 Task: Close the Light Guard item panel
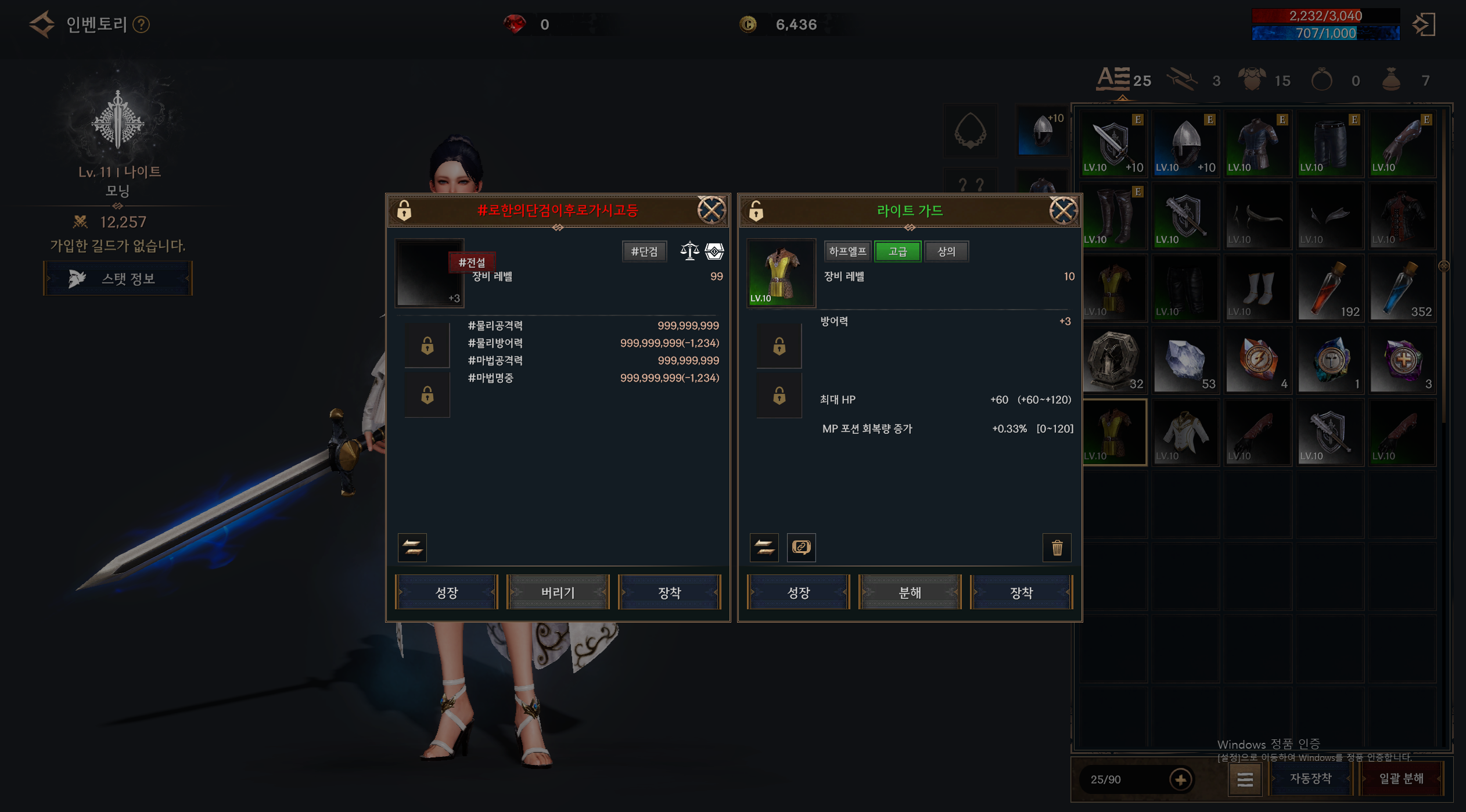(1063, 210)
